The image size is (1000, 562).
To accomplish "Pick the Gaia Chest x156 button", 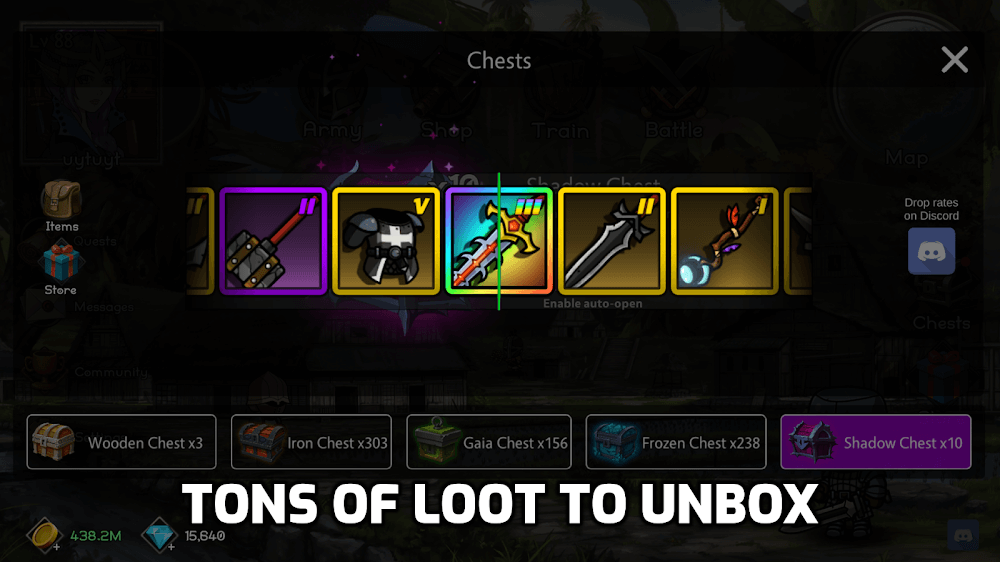I will [x=489, y=442].
